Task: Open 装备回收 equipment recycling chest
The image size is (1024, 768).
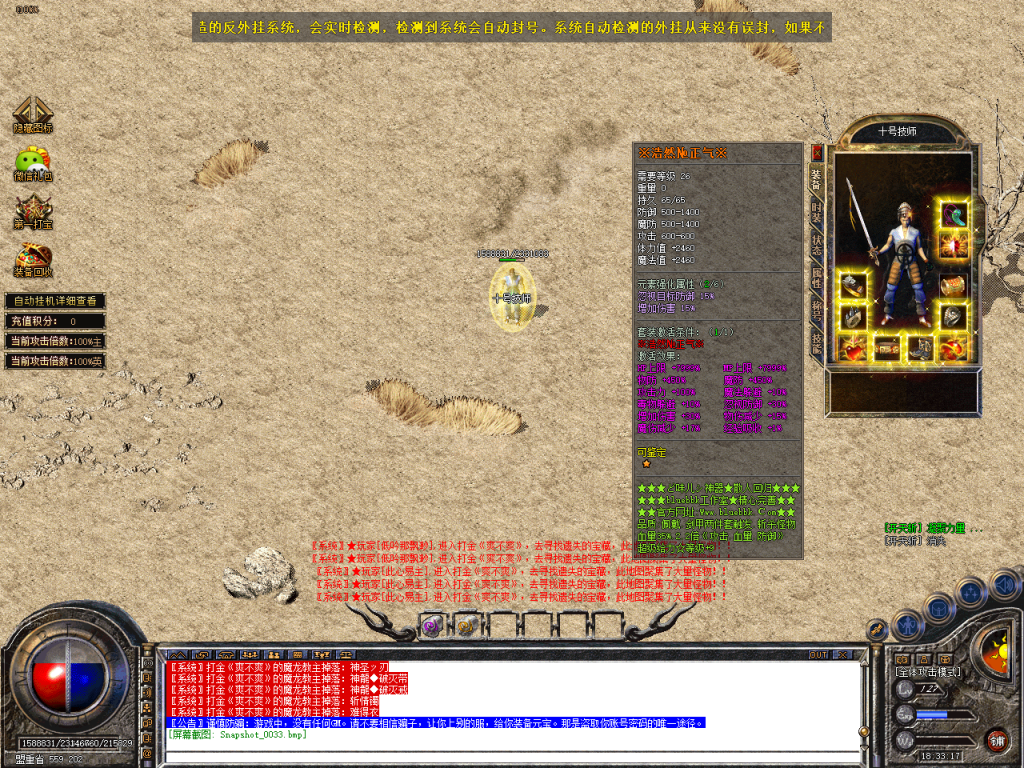Action: tap(32, 259)
